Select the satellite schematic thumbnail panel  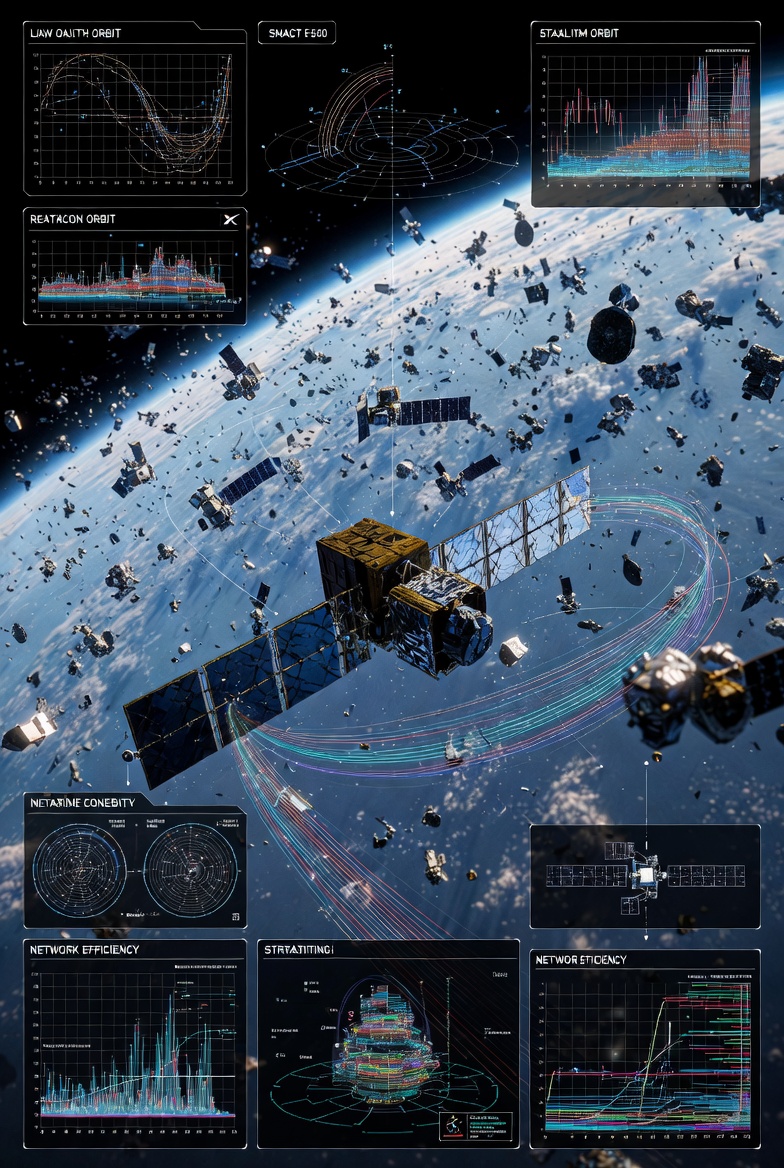tap(644, 876)
